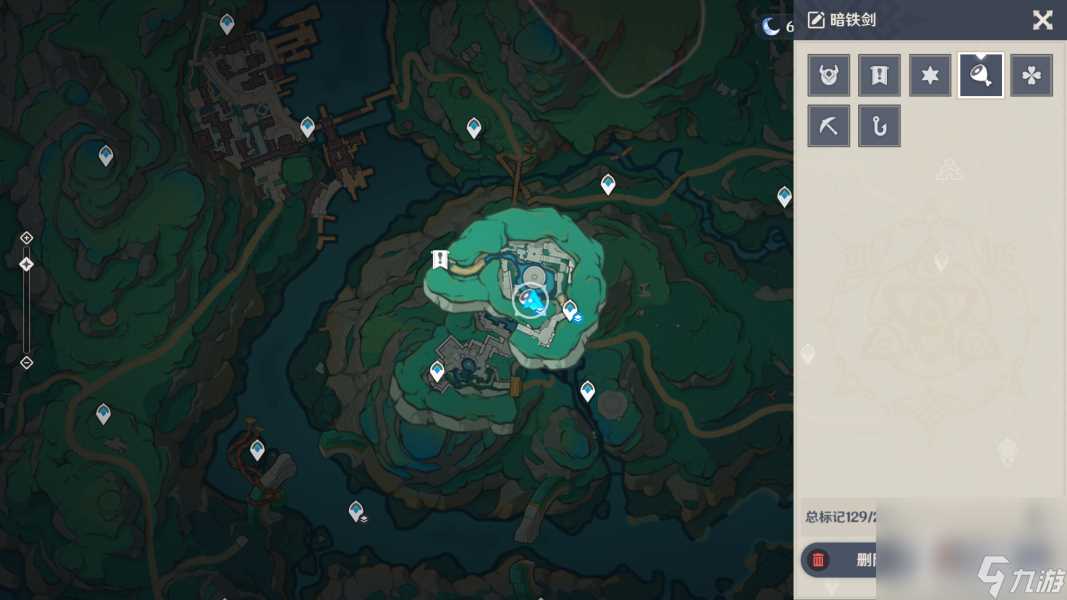This screenshot has height=600, width=1067.
Task: Edit the pin name 暗铁剑
Action: coord(817,20)
